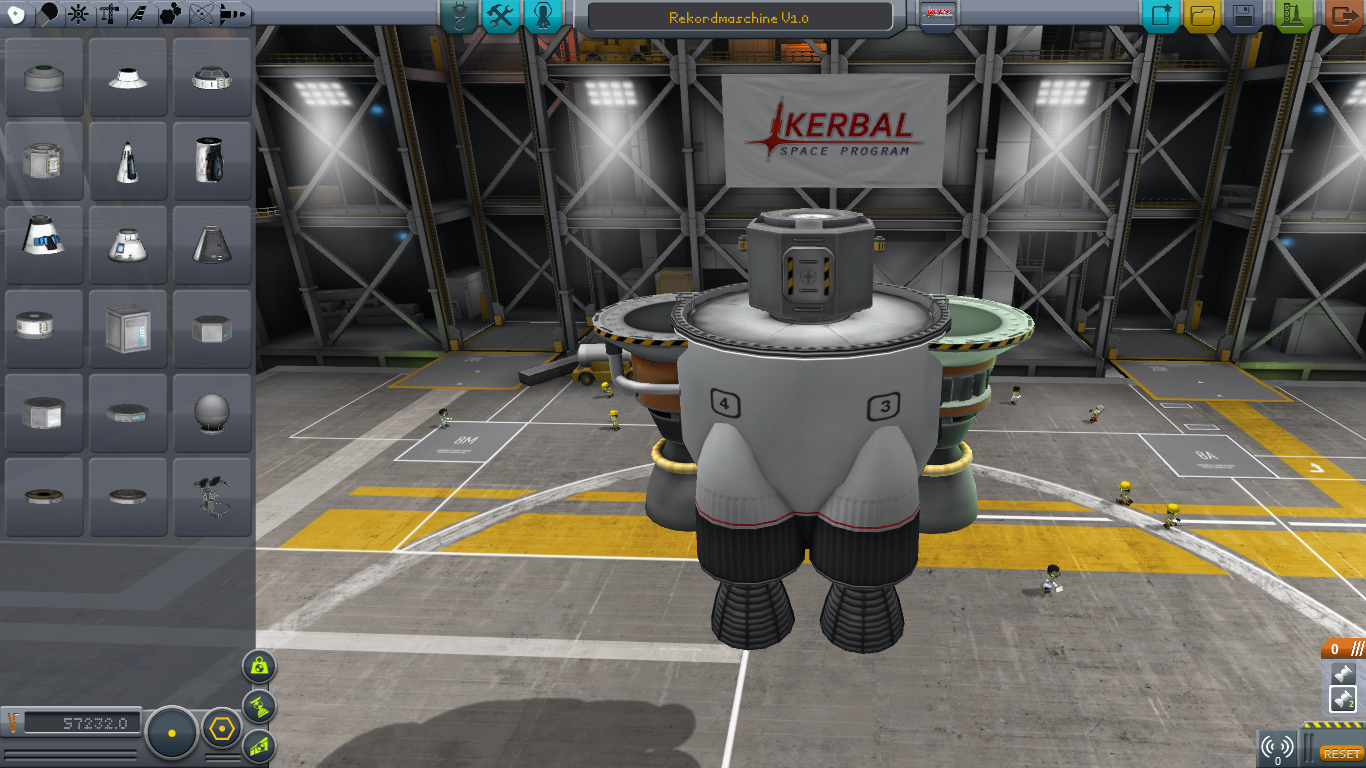Change the mission flag
This screenshot has height=768, width=1366.
[938, 16]
